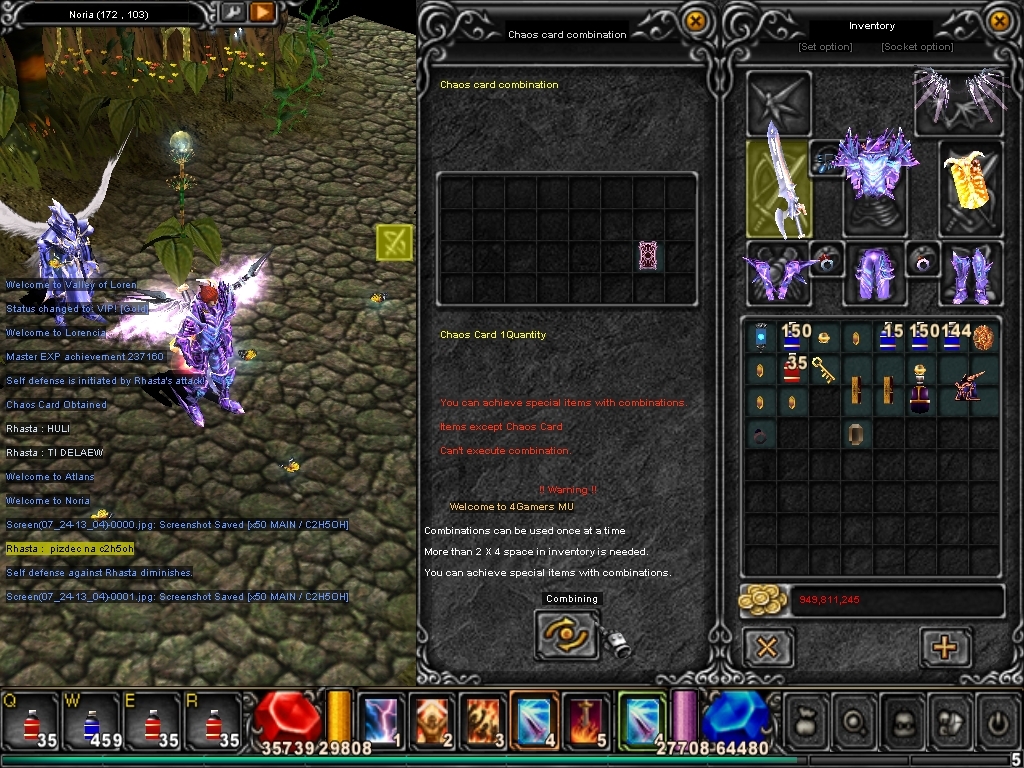Start combining with the Combining button
Image resolution: width=1024 pixels, height=768 pixels.
(567, 635)
